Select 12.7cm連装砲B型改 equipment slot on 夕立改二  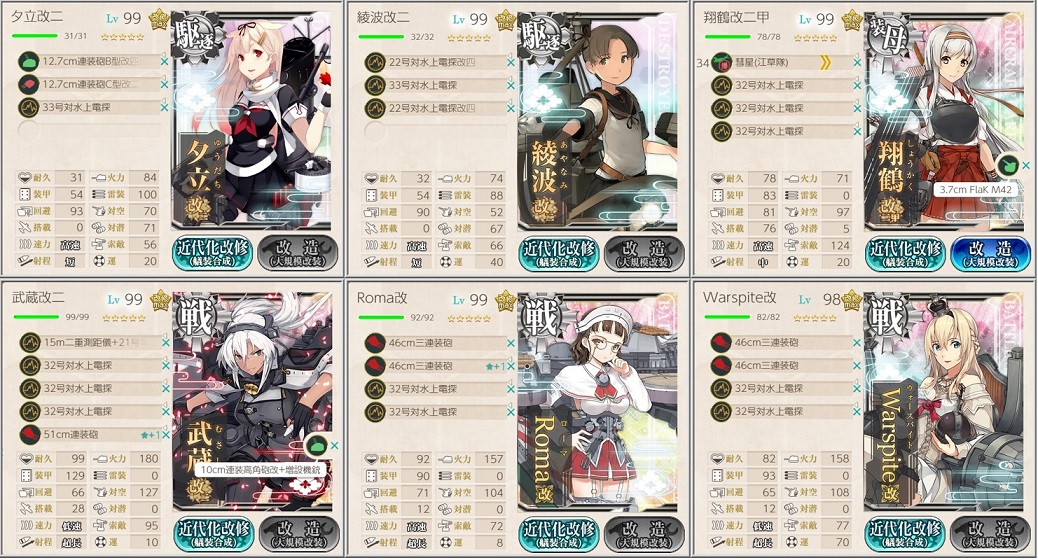[92, 62]
